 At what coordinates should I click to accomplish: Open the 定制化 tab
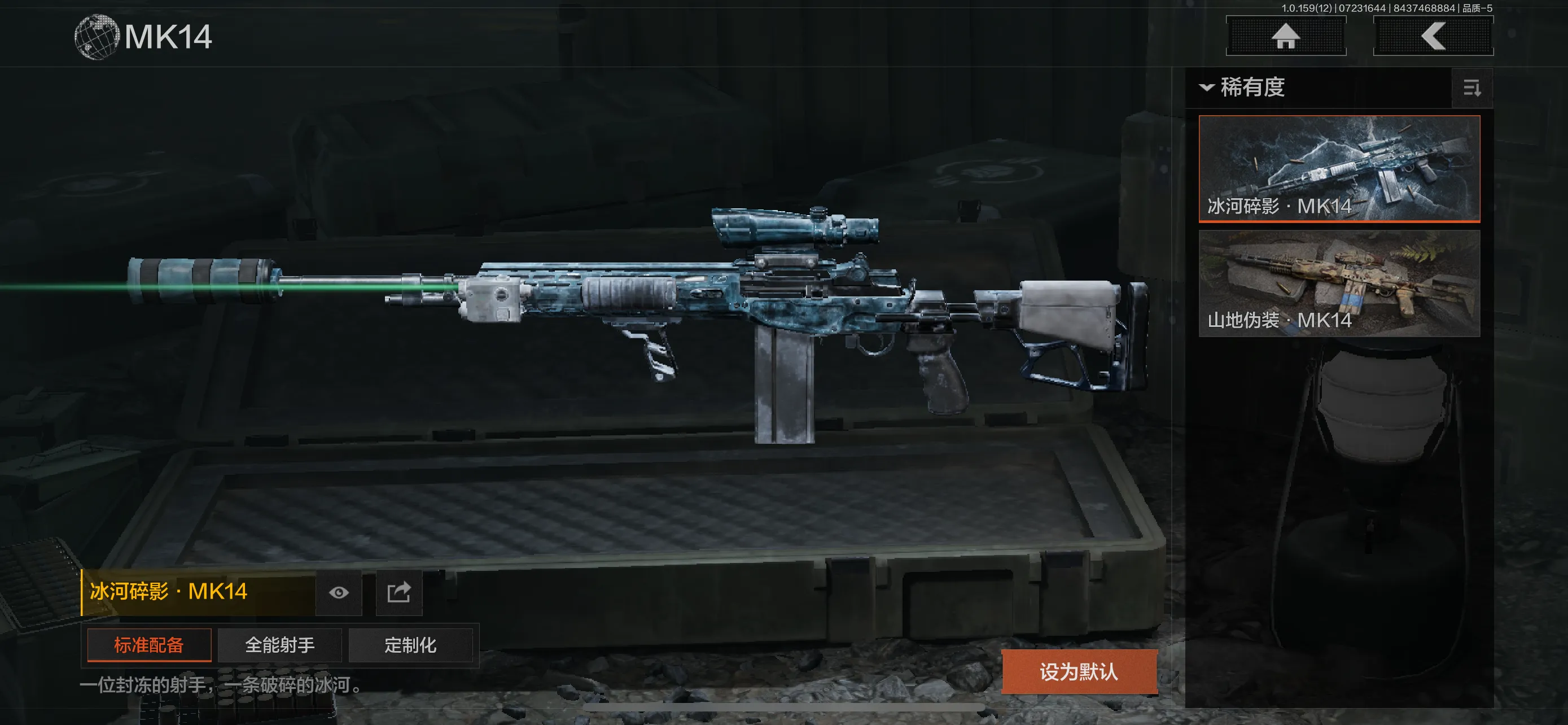(410, 645)
